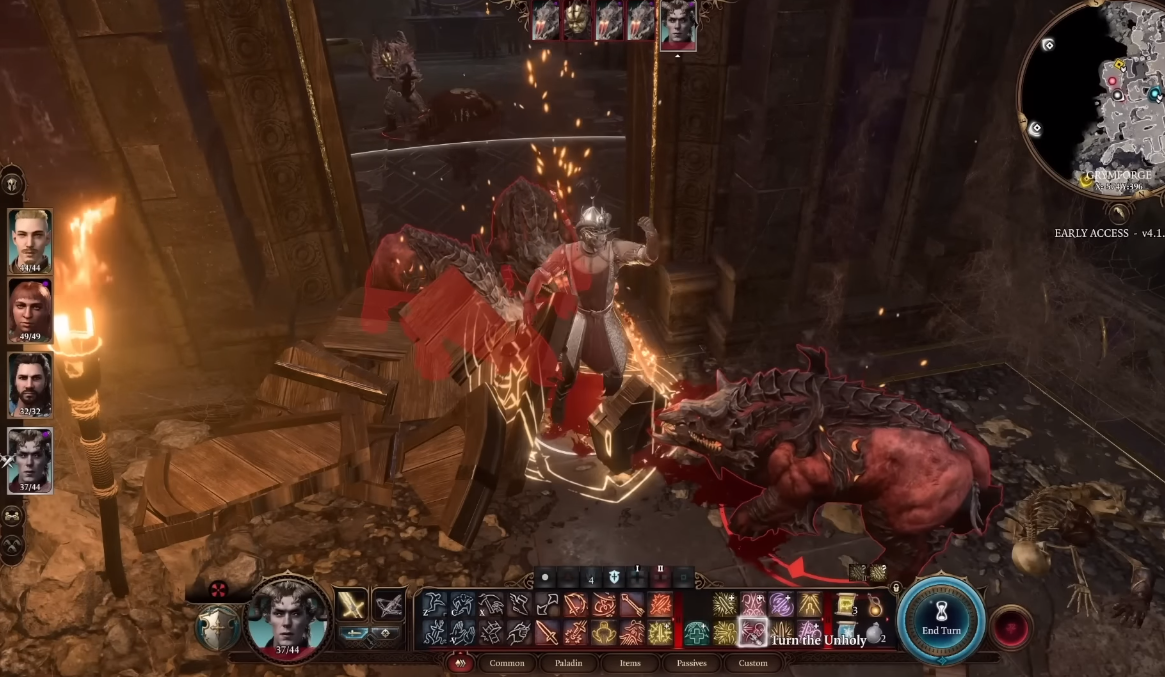Image resolution: width=1165 pixels, height=677 pixels.
Task: Activate the green shield cross ability
Action: [696, 632]
